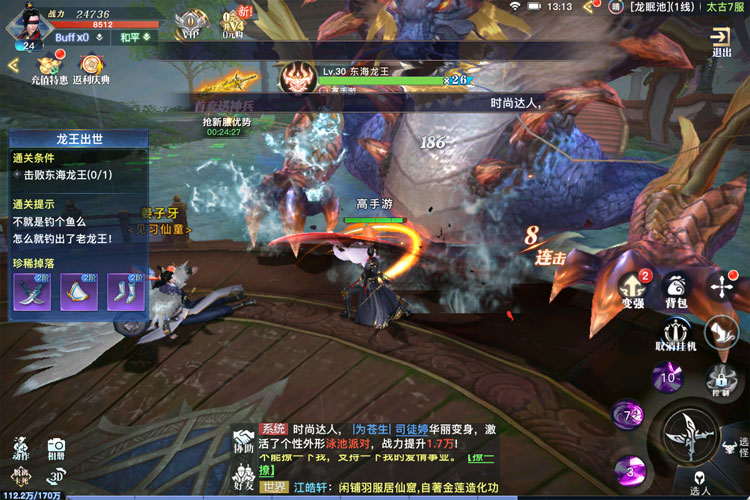Tap the 控制 lock skill
The image size is (750, 500).
(719, 381)
